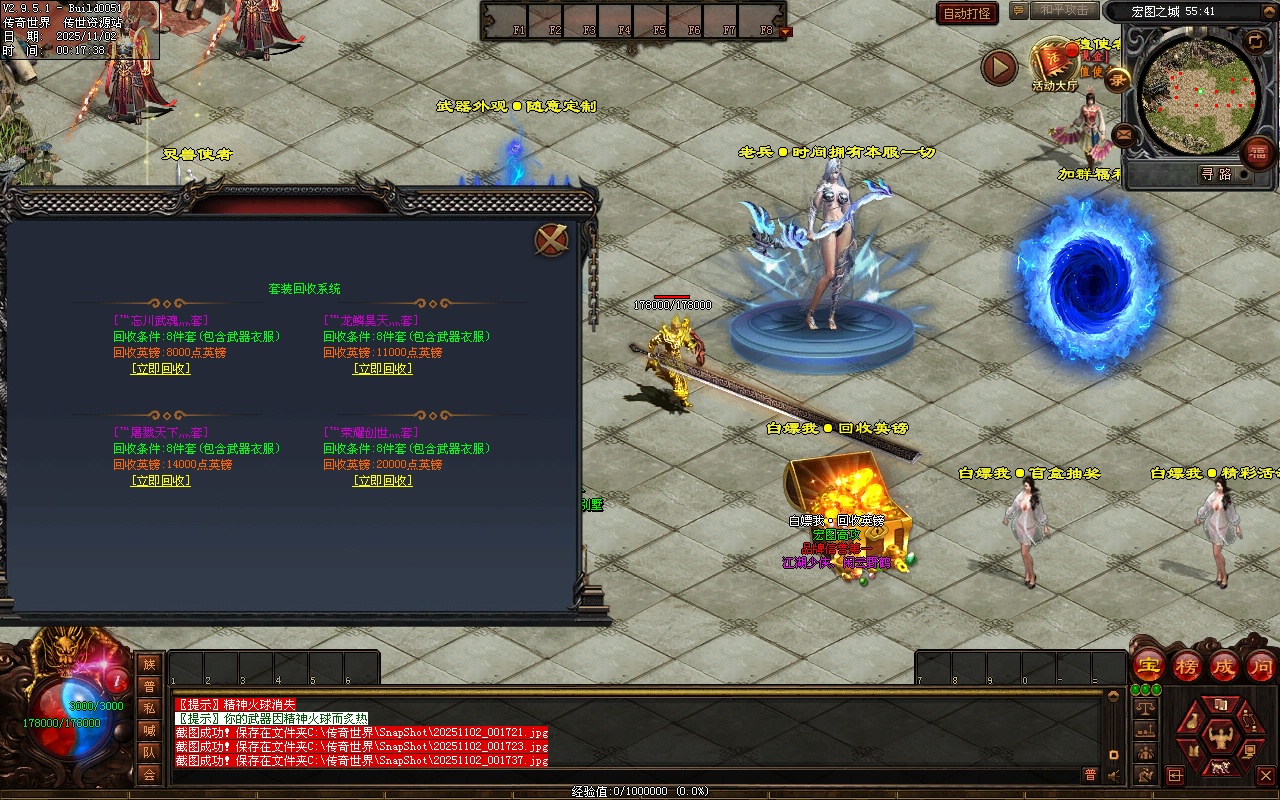The image size is (1280, 800).
Task: Recycle the 龙鳞昊天 set now
Action: tap(382, 369)
